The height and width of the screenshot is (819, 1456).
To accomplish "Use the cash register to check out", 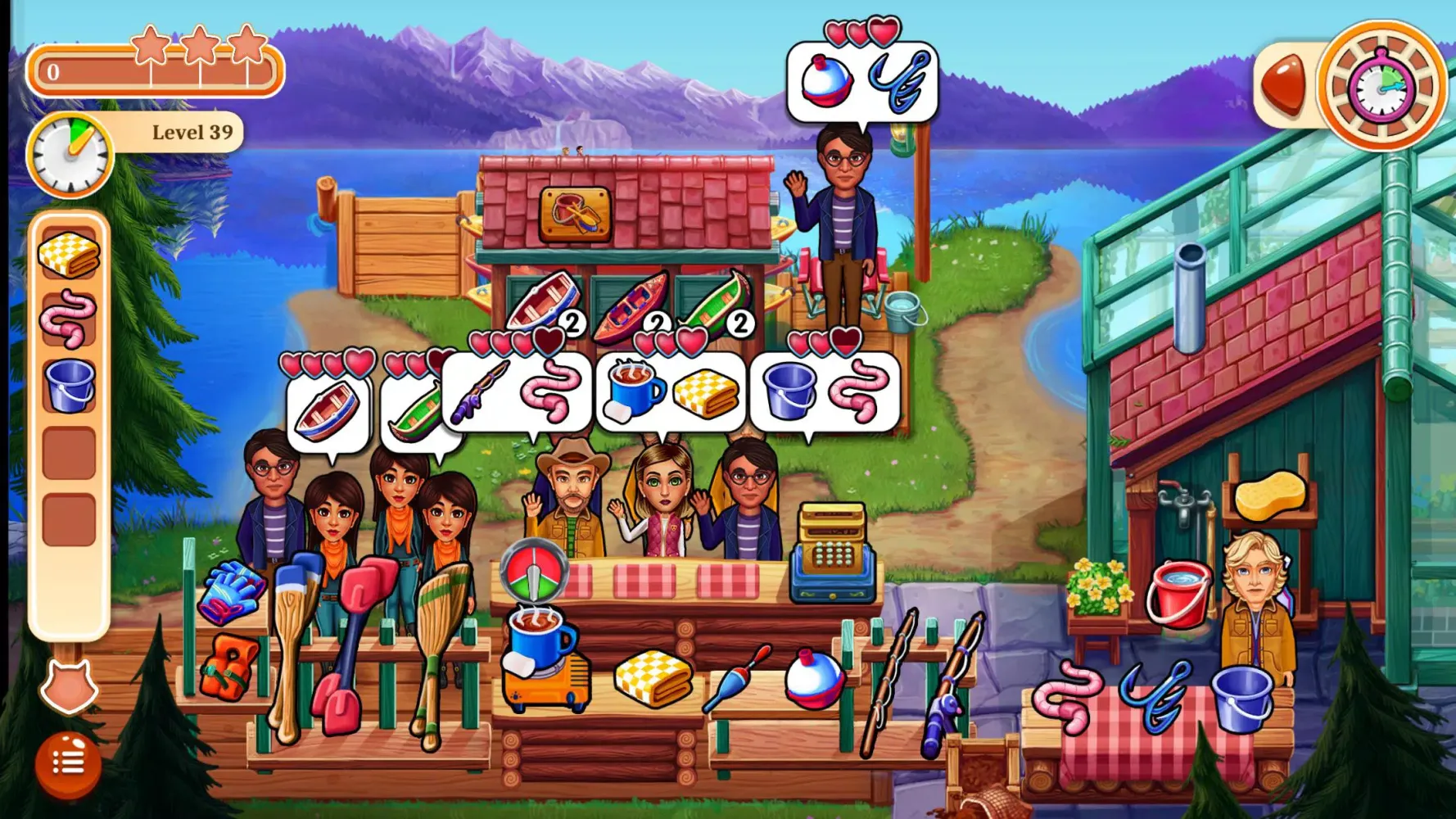I will [833, 550].
